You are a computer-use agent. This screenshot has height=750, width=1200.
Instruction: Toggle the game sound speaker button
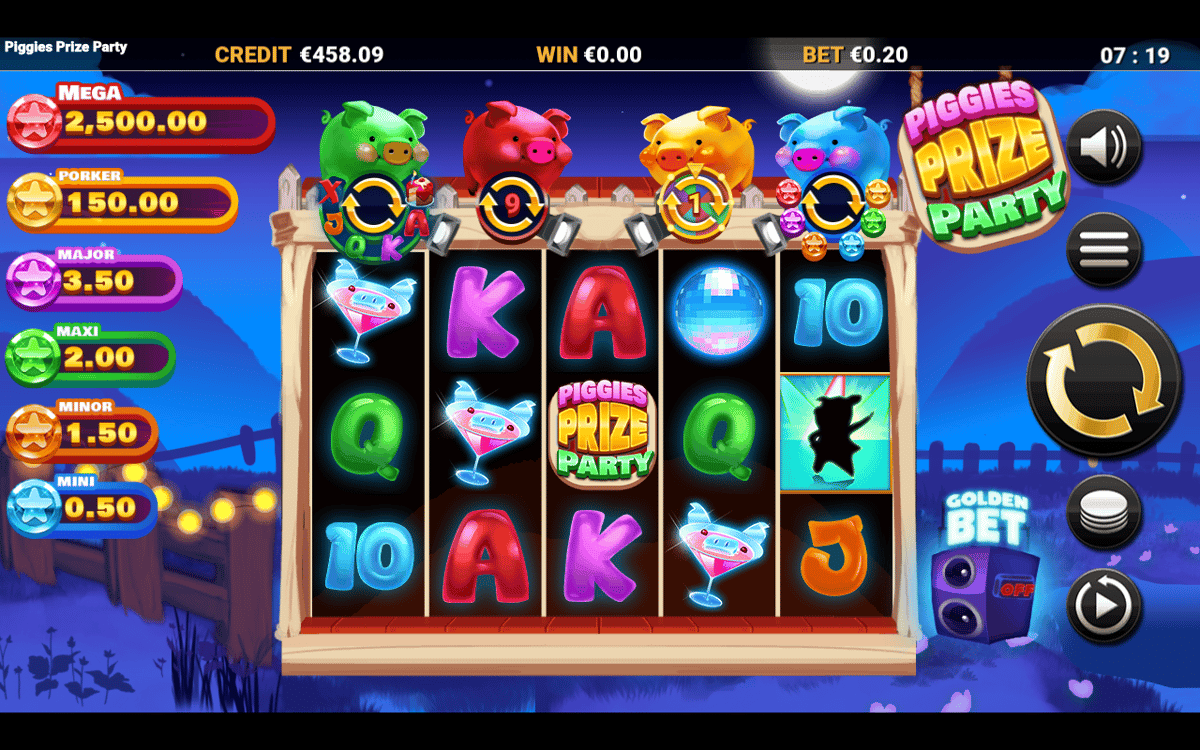tap(1103, 147)
